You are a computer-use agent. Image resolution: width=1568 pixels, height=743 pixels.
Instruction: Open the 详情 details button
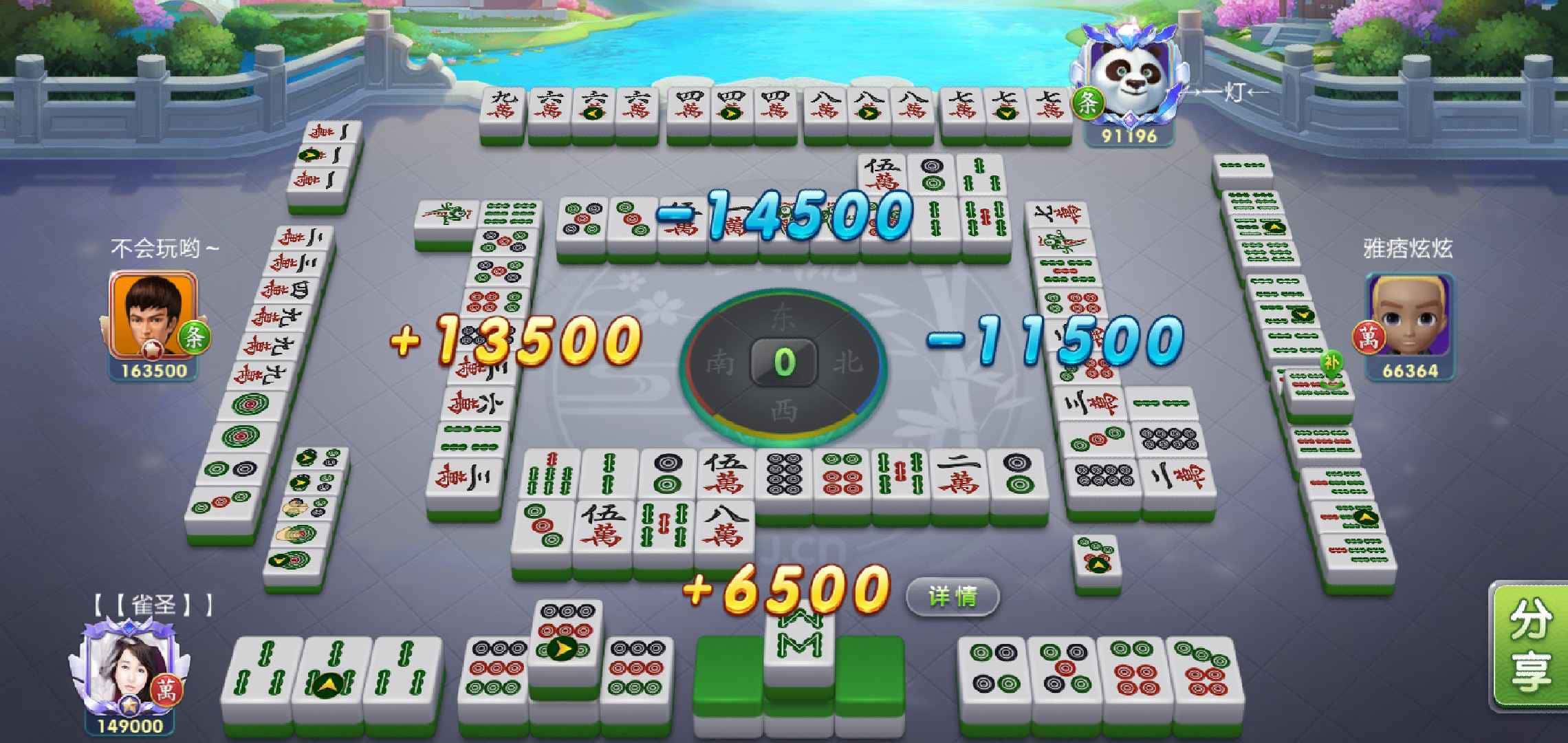click(x=952, y=596)
